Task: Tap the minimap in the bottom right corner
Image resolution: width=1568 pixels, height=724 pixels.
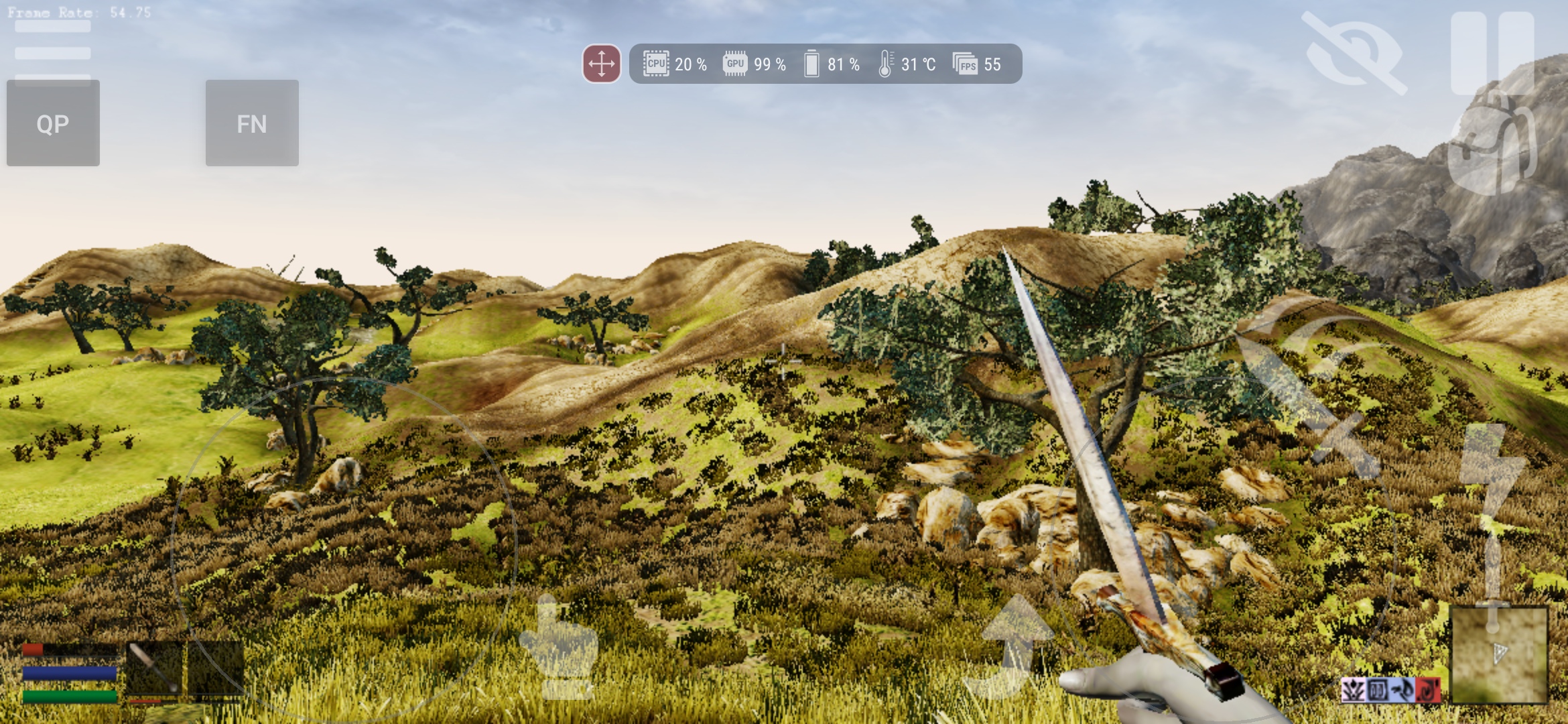Action: pyautogui.click(x=1499, y=654)
